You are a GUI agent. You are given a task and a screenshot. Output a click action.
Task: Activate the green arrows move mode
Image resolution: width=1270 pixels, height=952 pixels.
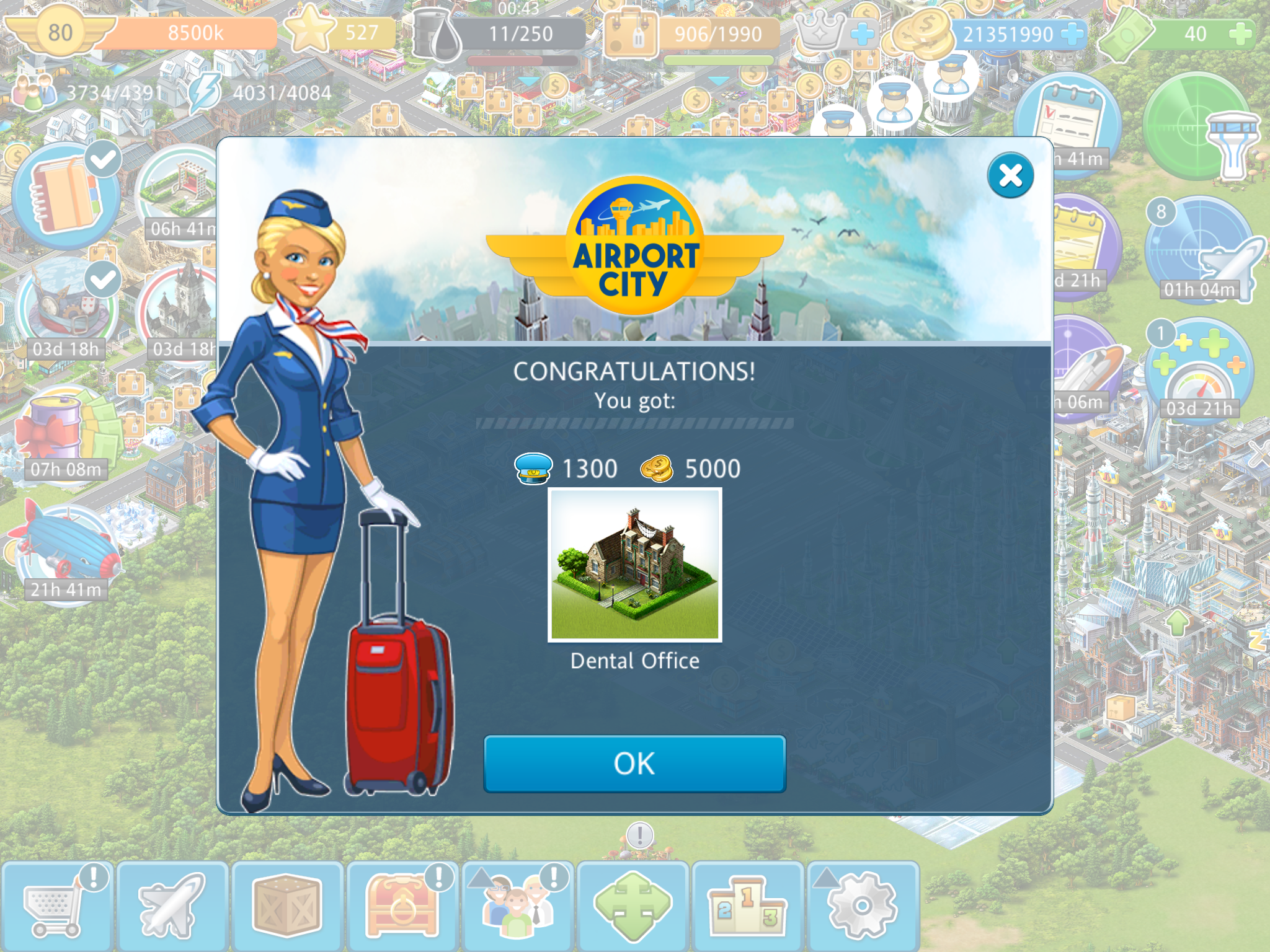pyautogui.click(x=633, y=906)
